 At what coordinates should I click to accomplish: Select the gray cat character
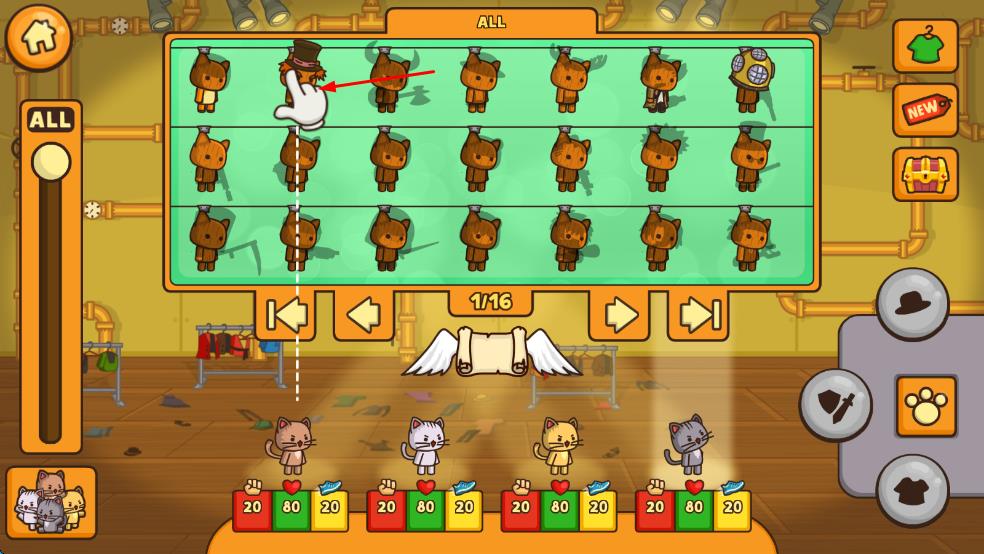tap(689, 444)
